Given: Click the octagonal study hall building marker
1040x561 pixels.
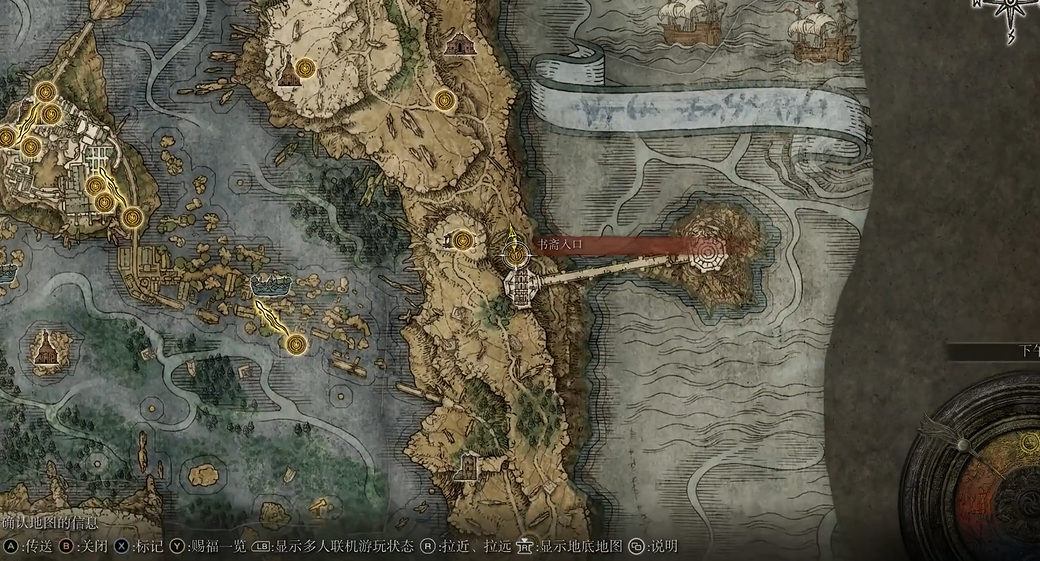Looking at the screenshot, I should [521, 286].
